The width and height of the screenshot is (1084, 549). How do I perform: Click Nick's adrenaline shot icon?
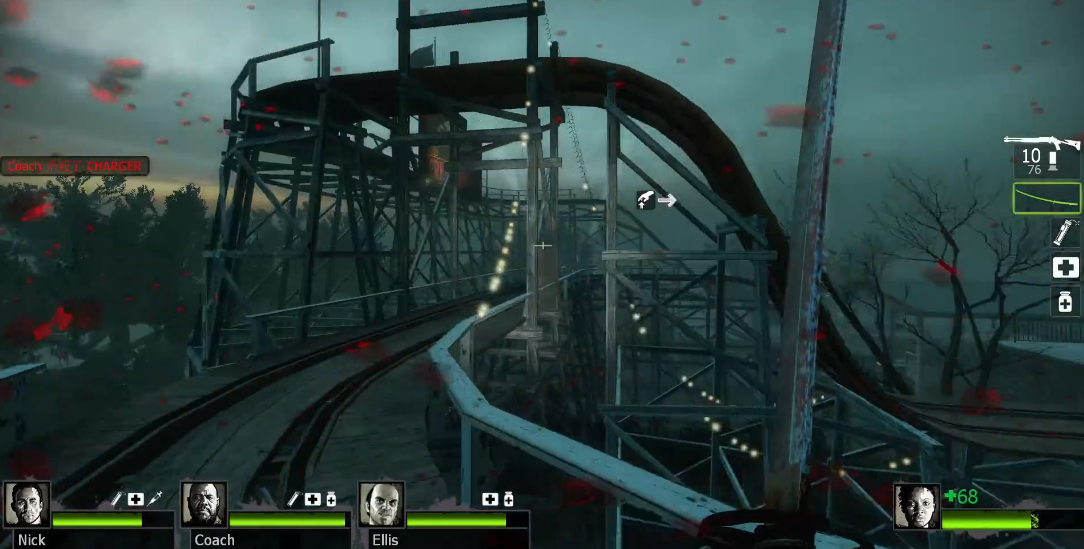pyautogui.click(x=154, y=498)
